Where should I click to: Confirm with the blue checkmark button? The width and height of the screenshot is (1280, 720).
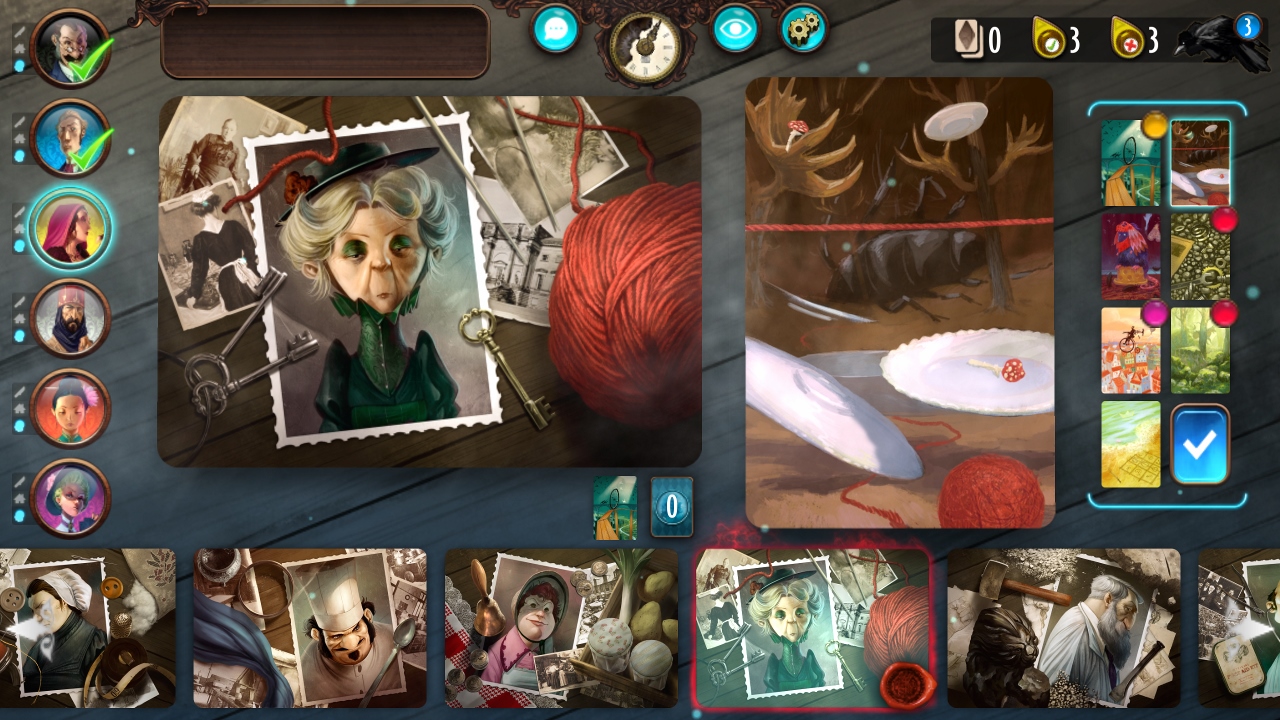[x=1200, y=444]
